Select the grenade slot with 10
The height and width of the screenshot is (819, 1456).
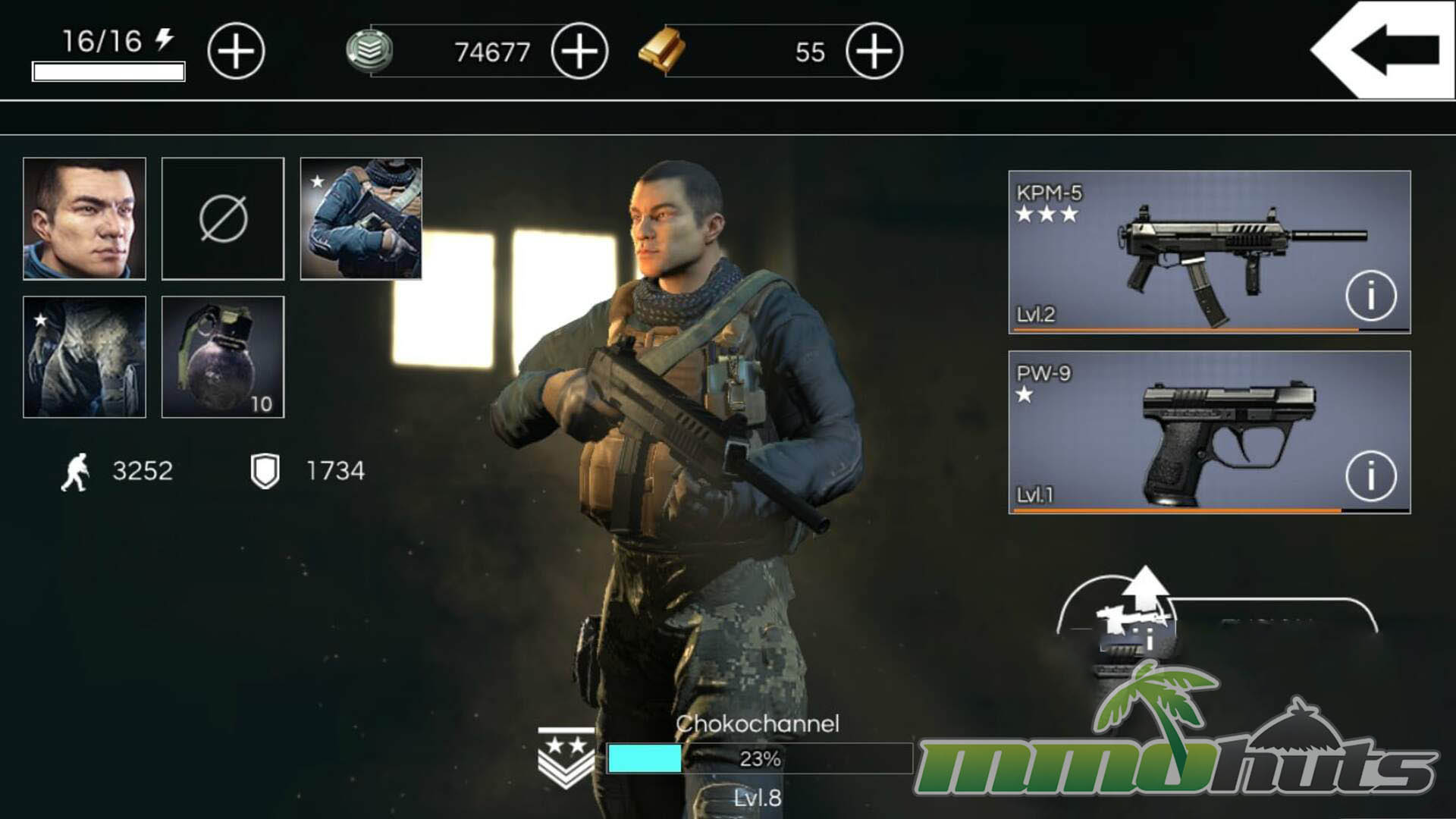223,357
